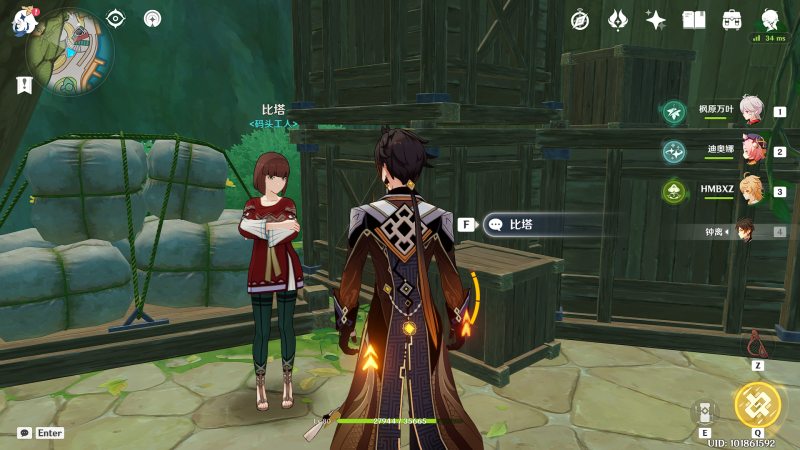Image resolution: width=800 pixels, height=450 pixels.
Task: Unleash the golden elemental burst
Action: coord(757,404)
